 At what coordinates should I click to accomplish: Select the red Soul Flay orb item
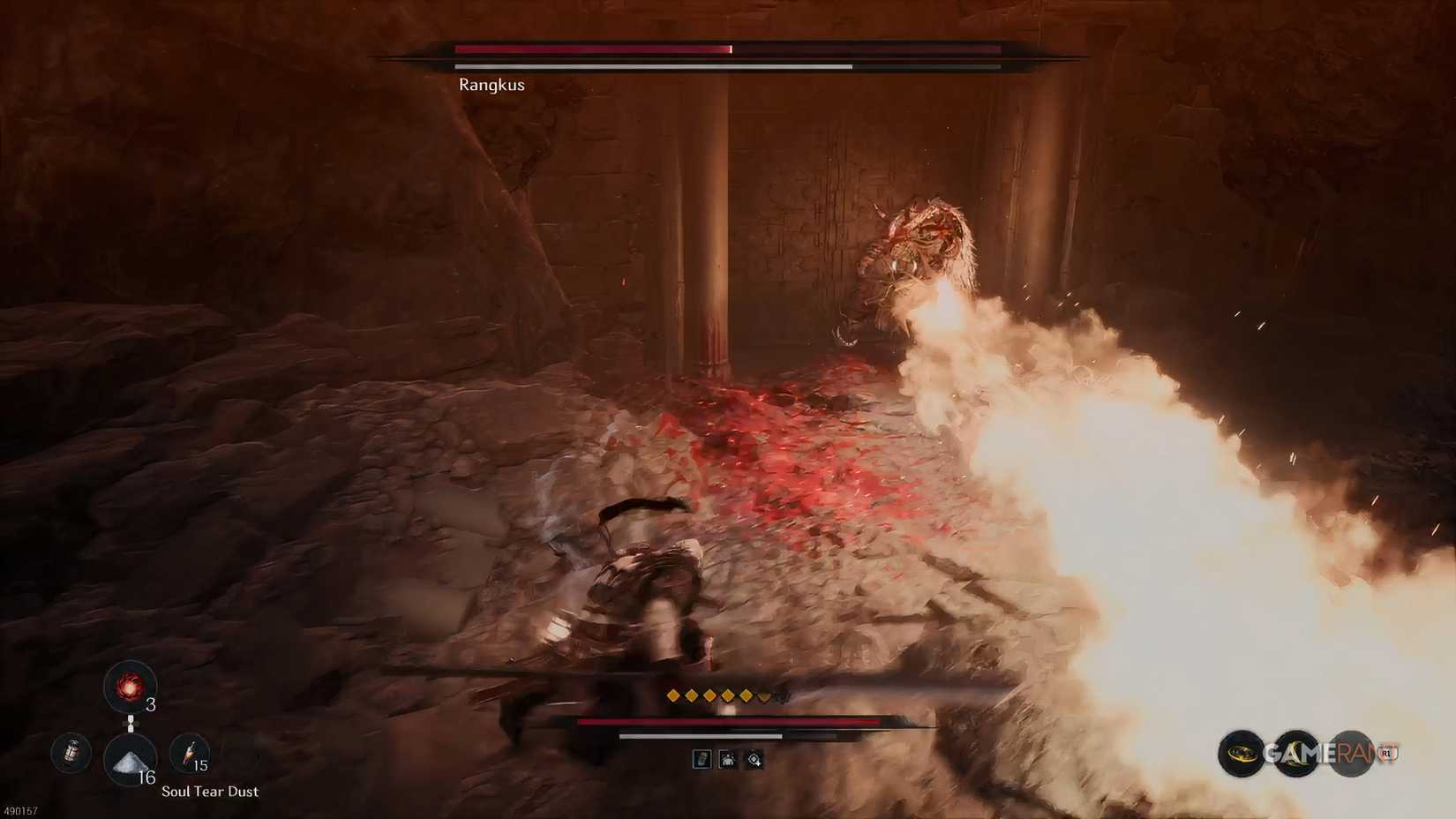[x=130, y=687]
